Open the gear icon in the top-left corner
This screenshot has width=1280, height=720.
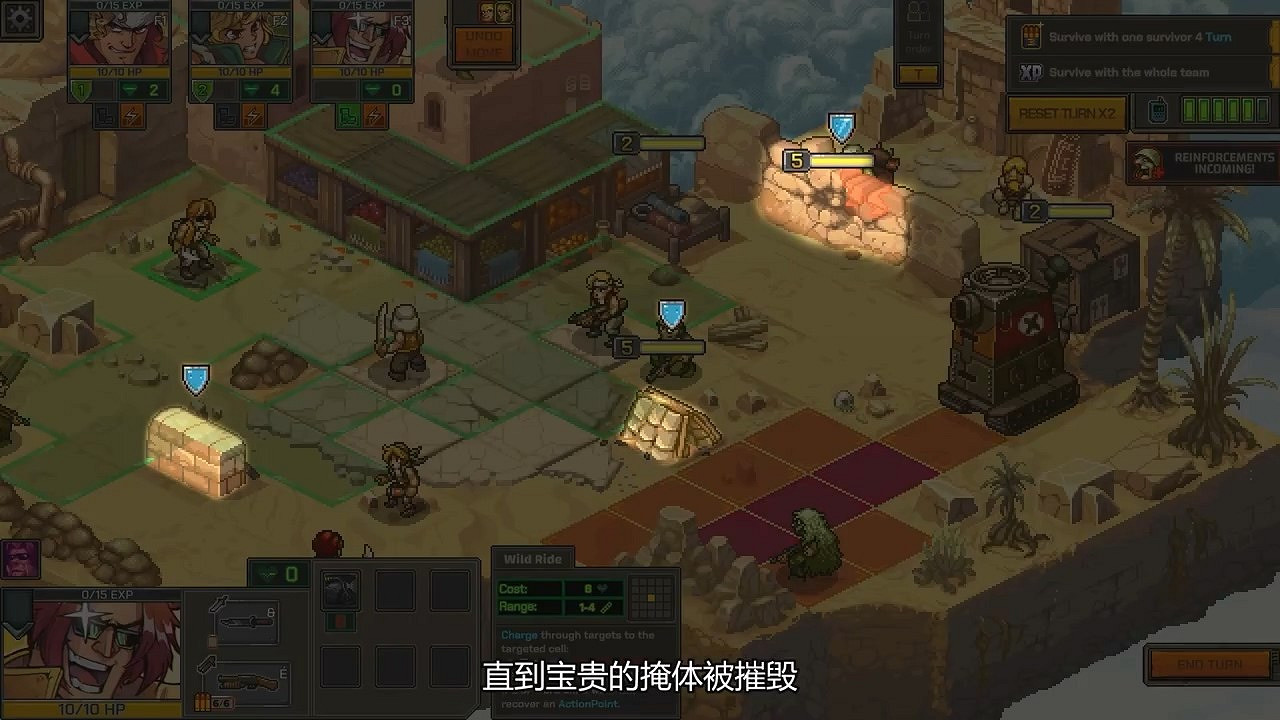click(x=22, y=20)
